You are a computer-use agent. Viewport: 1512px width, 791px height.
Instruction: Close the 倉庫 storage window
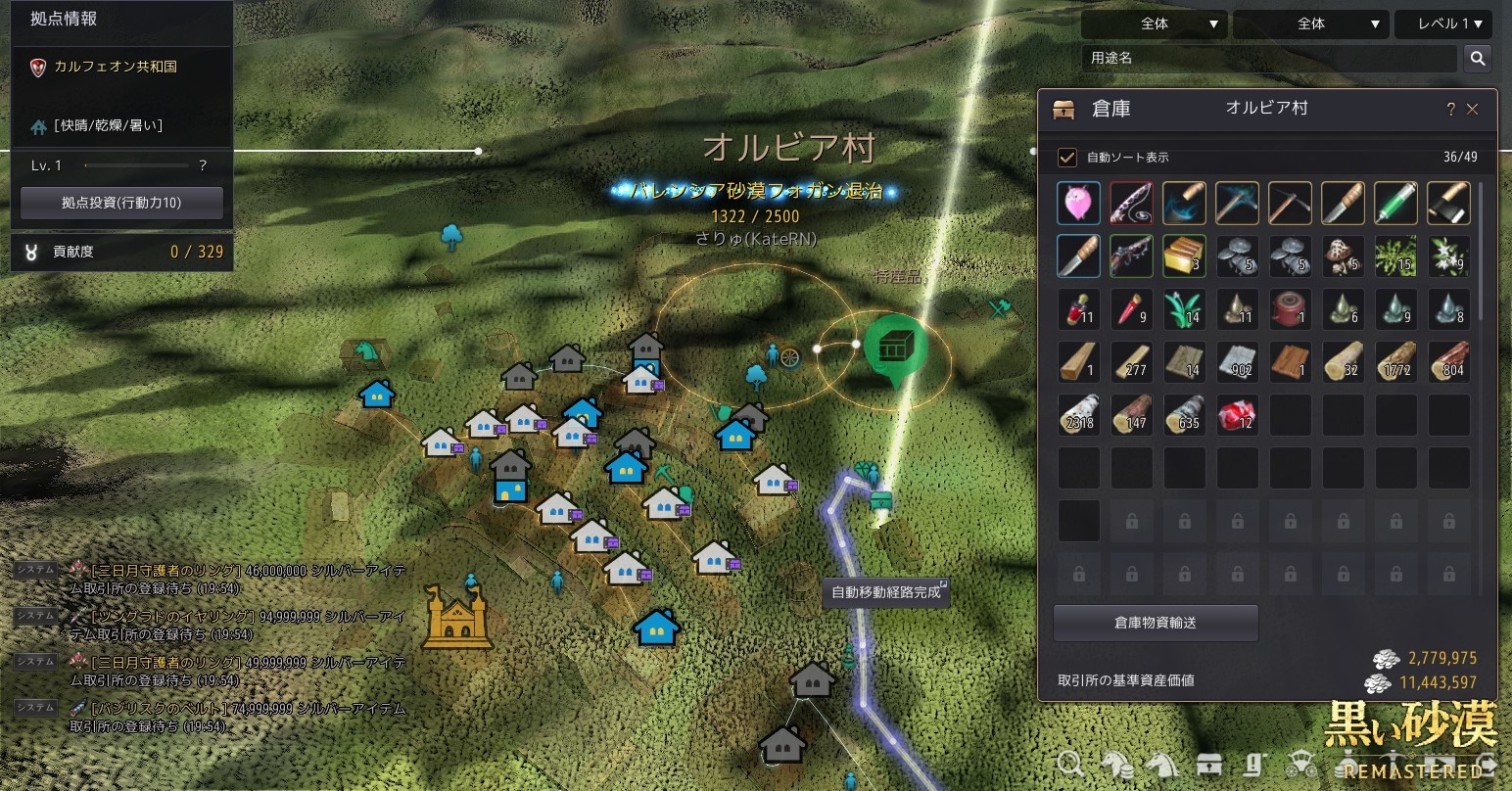point(1472,110)
